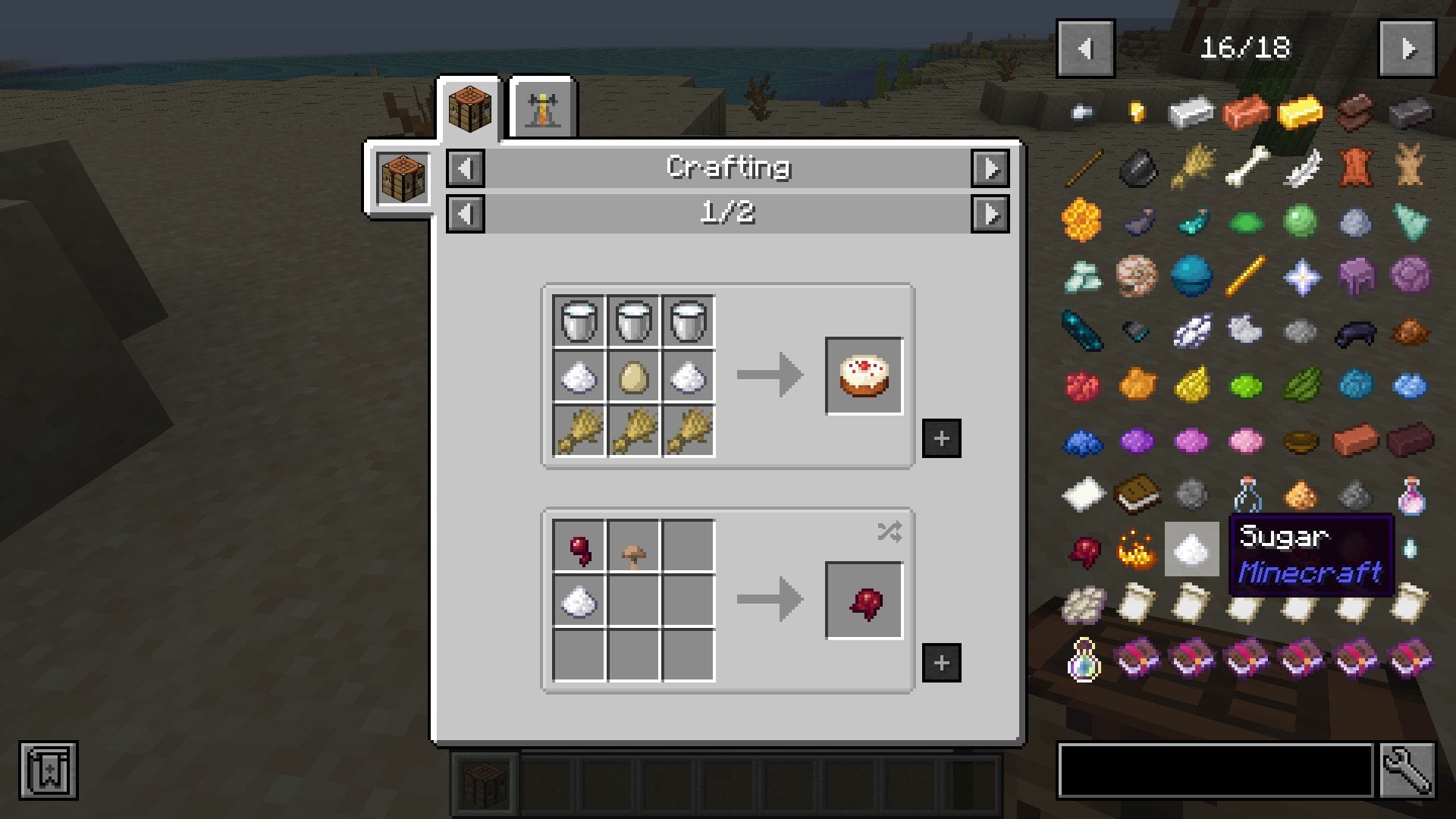Bookmark the cake recipe with the plus button

click(x=943, y=438)
